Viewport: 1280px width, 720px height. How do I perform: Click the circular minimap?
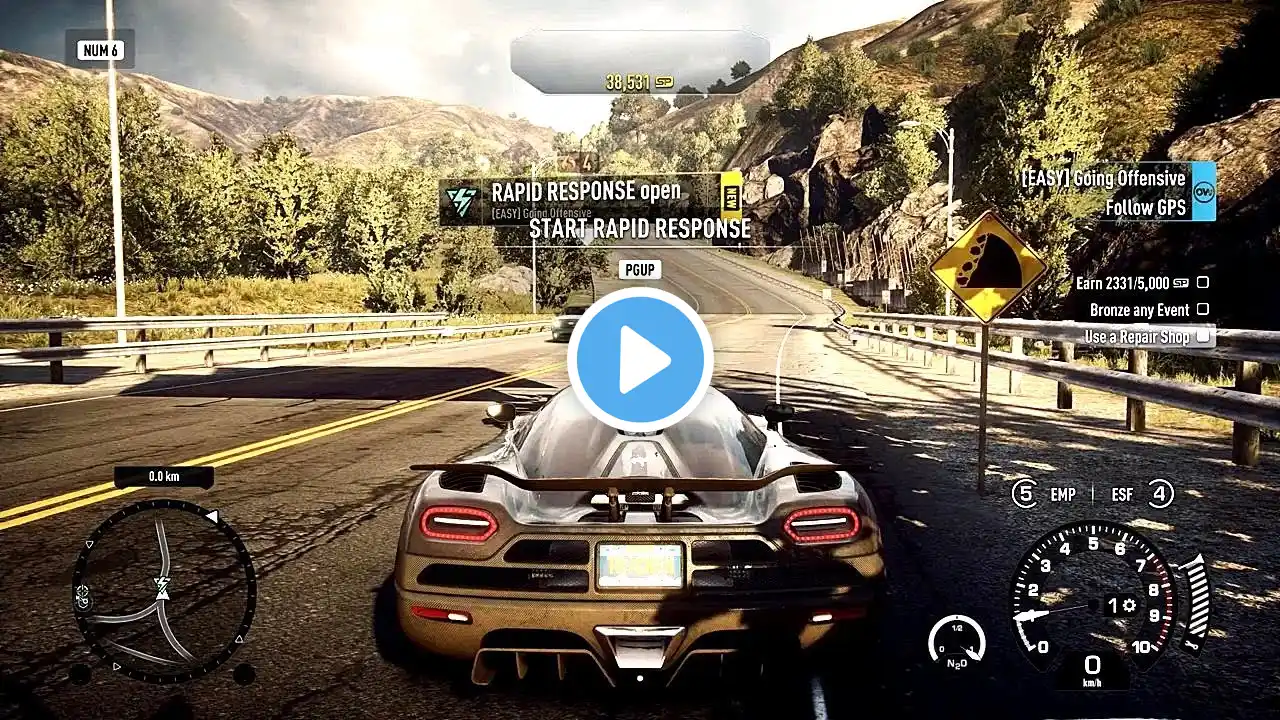point(164,590)
